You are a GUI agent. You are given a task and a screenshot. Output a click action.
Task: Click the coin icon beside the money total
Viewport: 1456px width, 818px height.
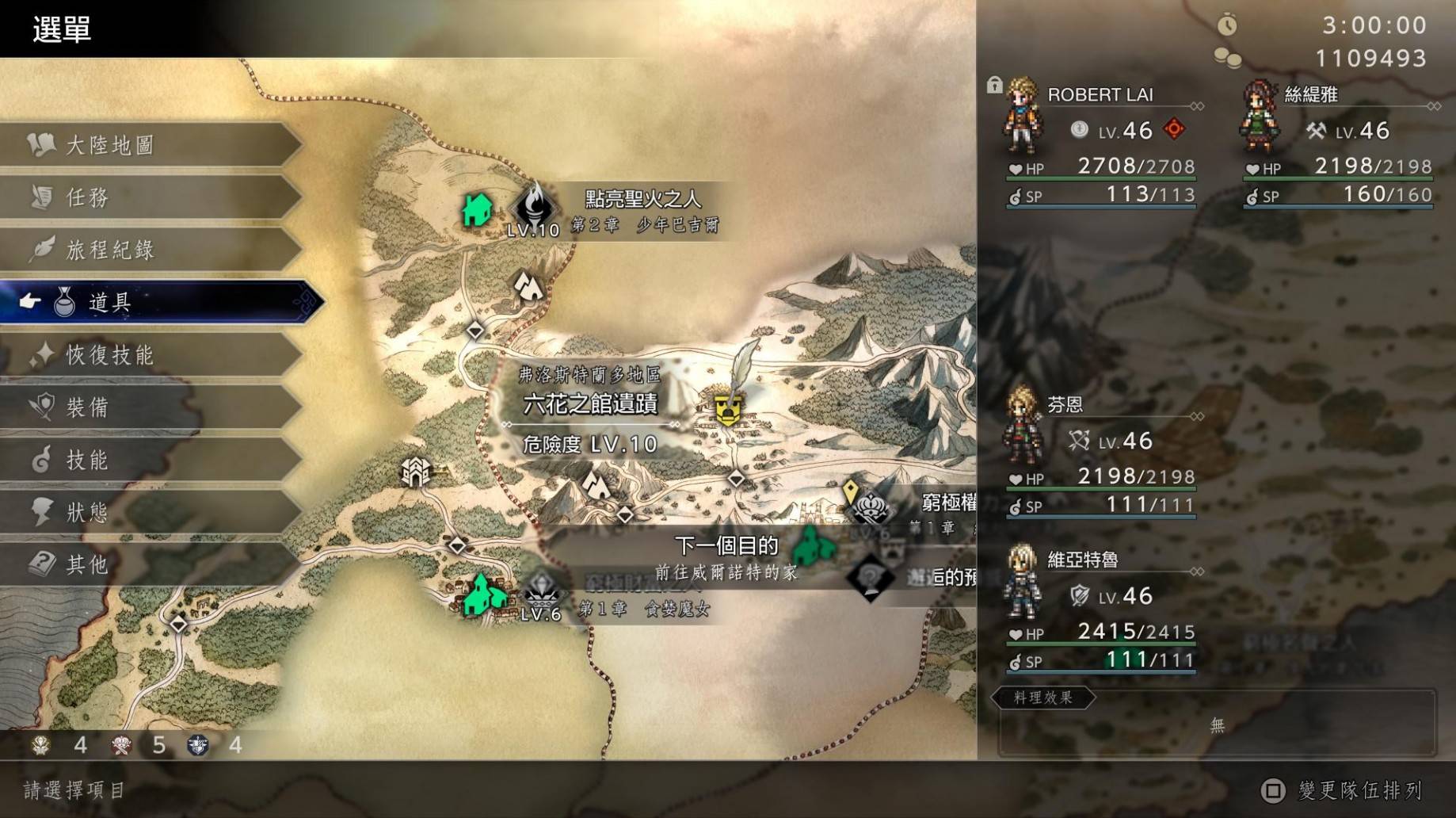coord(1229,57)
